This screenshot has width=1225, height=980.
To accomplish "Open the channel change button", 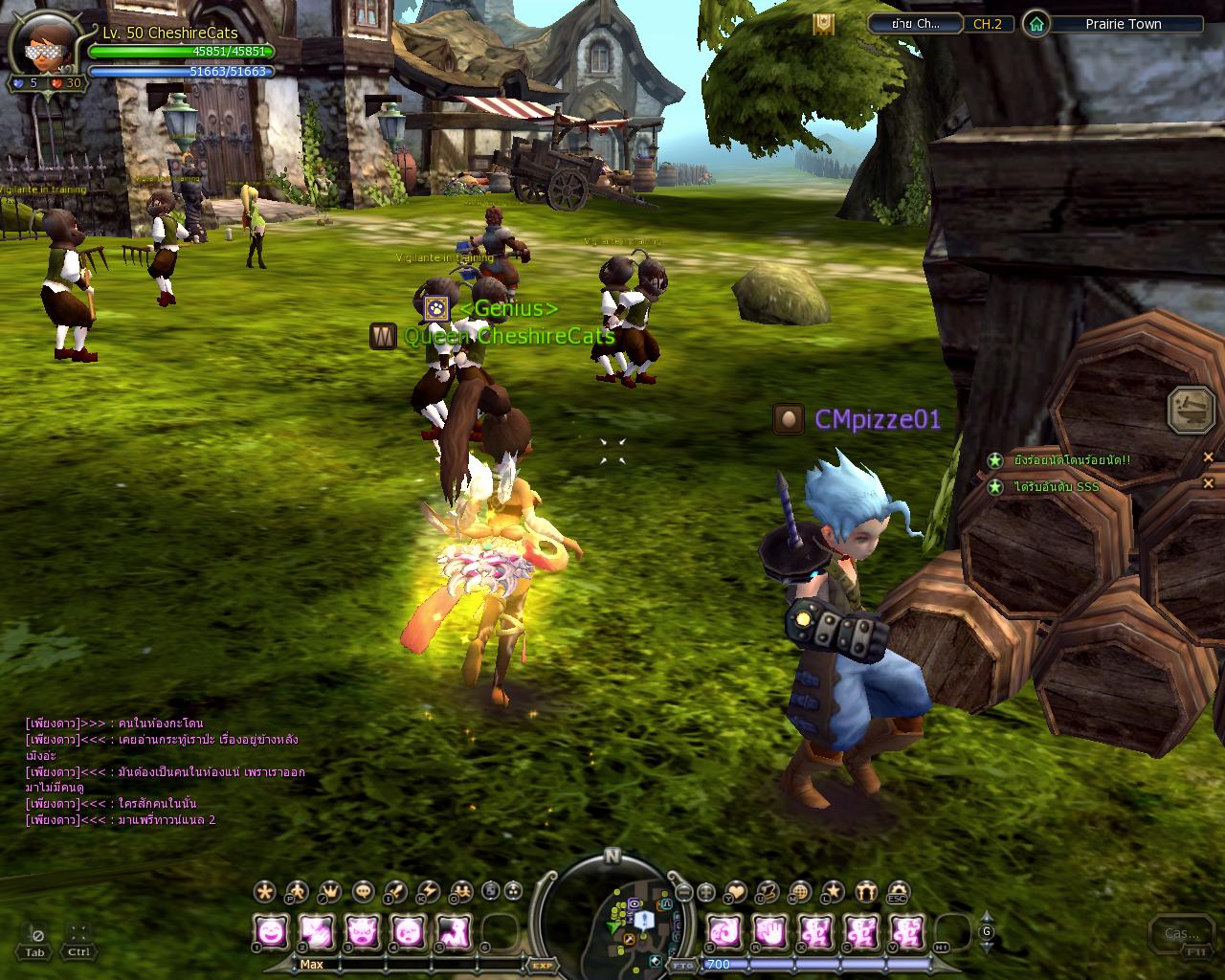I will 914,24.
